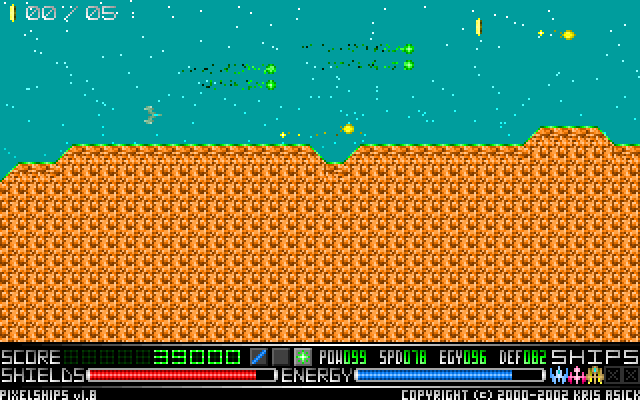Select the blue diagonal laser weapon slot
The width and height of the screenshot is (640, 400).
tap(259, 356)
